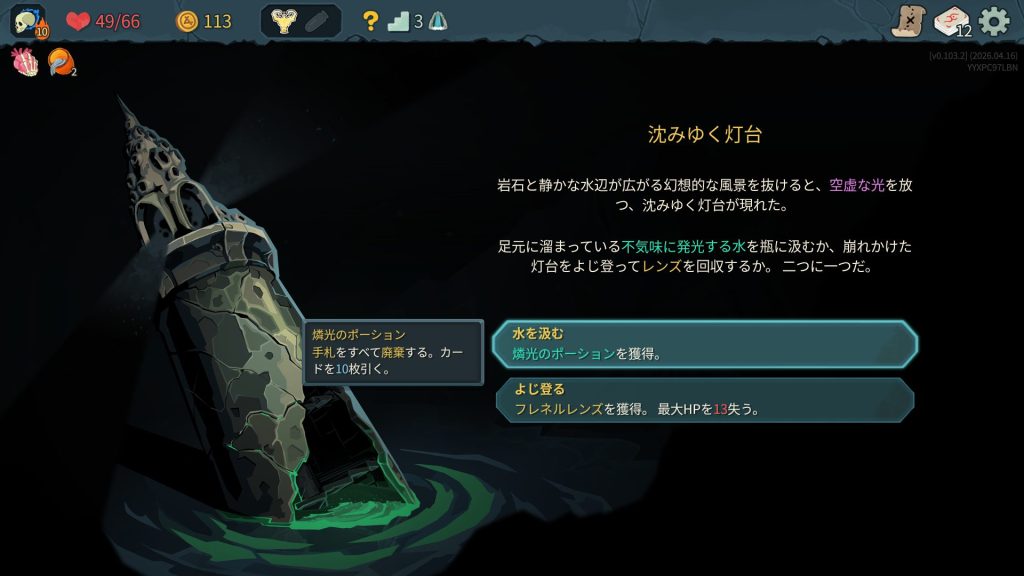Choose the 水を汲む option
Image resolution: width=1024 pixels, height=576 pixels.
(704, 343)
